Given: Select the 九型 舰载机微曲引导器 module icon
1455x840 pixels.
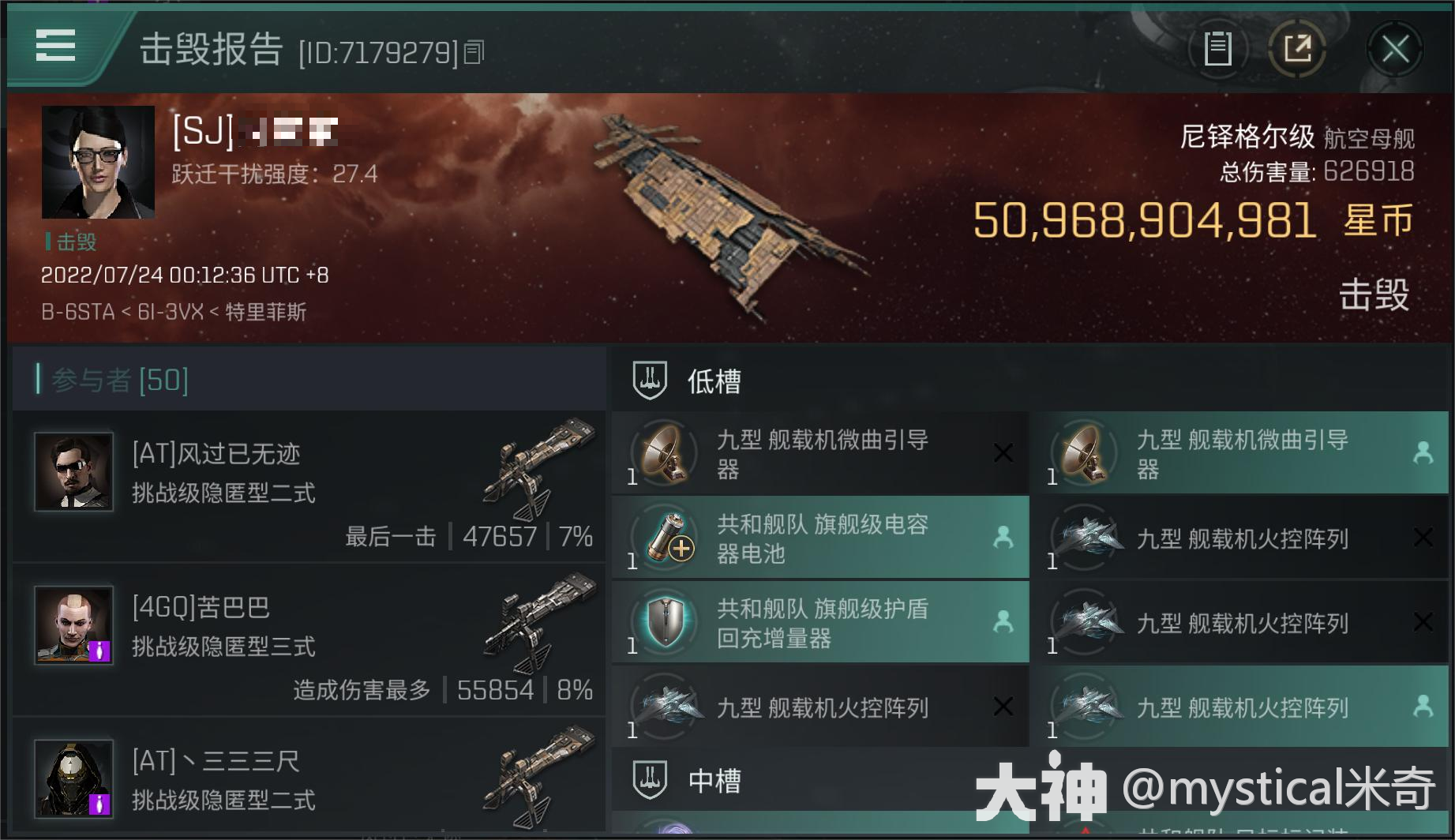Looking at the screenshot, I should coord(667,453).
